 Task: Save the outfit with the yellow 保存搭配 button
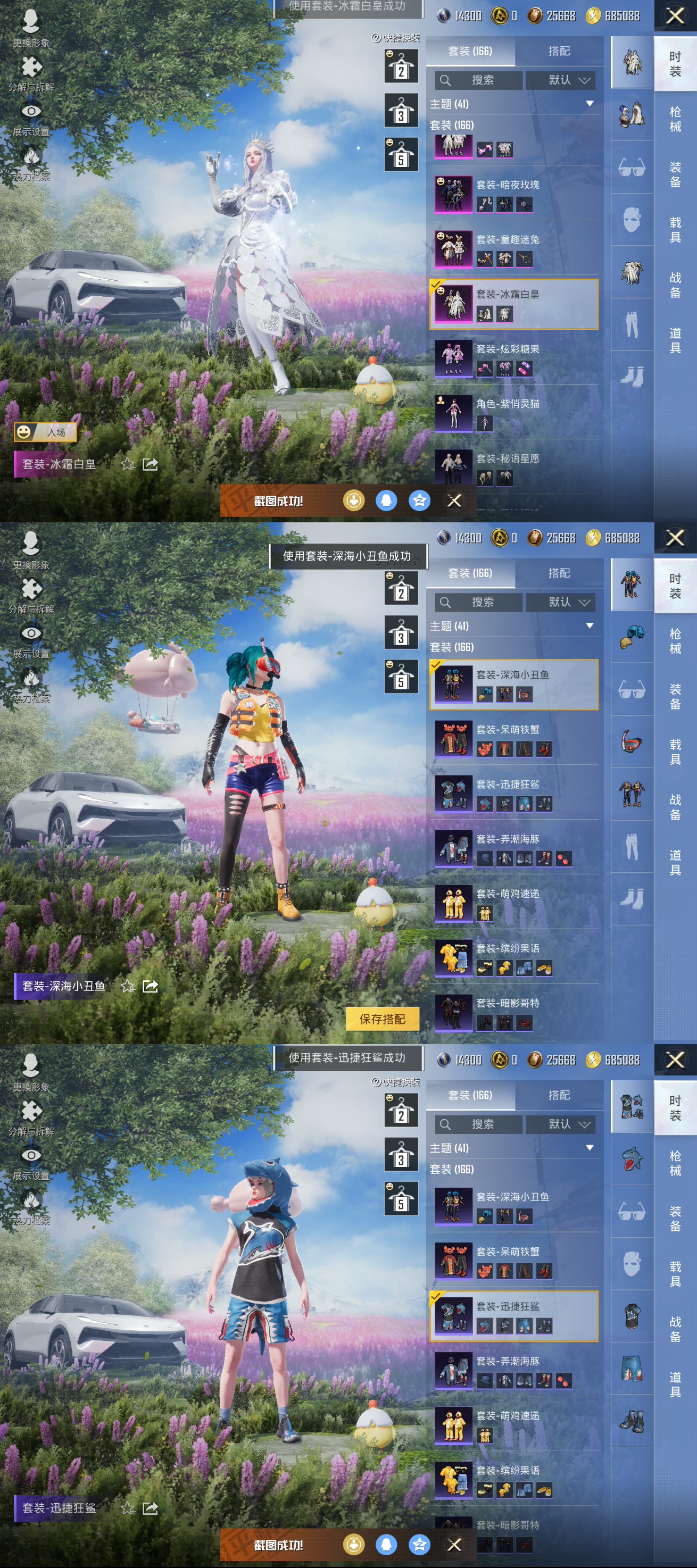[382, 1019]
